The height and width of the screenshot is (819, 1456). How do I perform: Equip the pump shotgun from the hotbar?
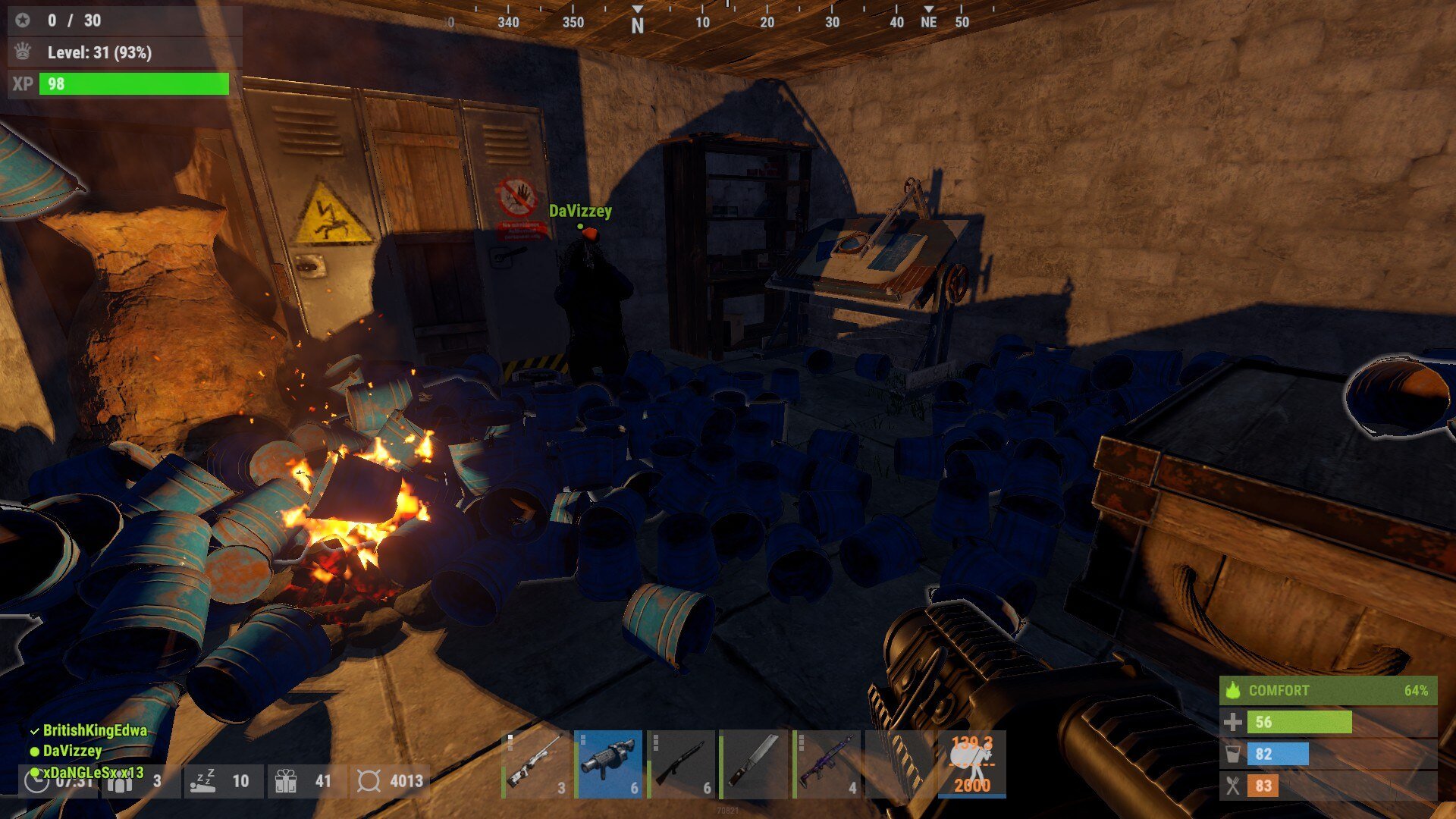[x=682, y=764]
